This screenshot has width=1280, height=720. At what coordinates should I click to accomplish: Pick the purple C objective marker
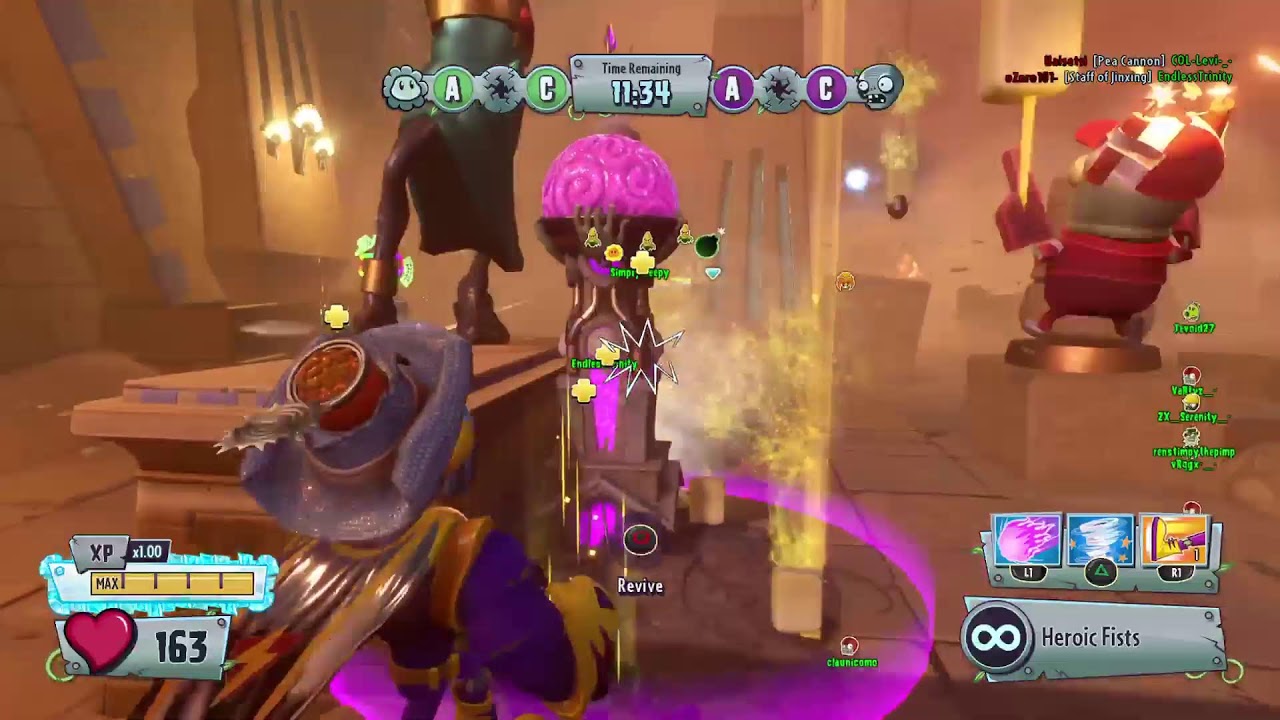coord(826,90)
